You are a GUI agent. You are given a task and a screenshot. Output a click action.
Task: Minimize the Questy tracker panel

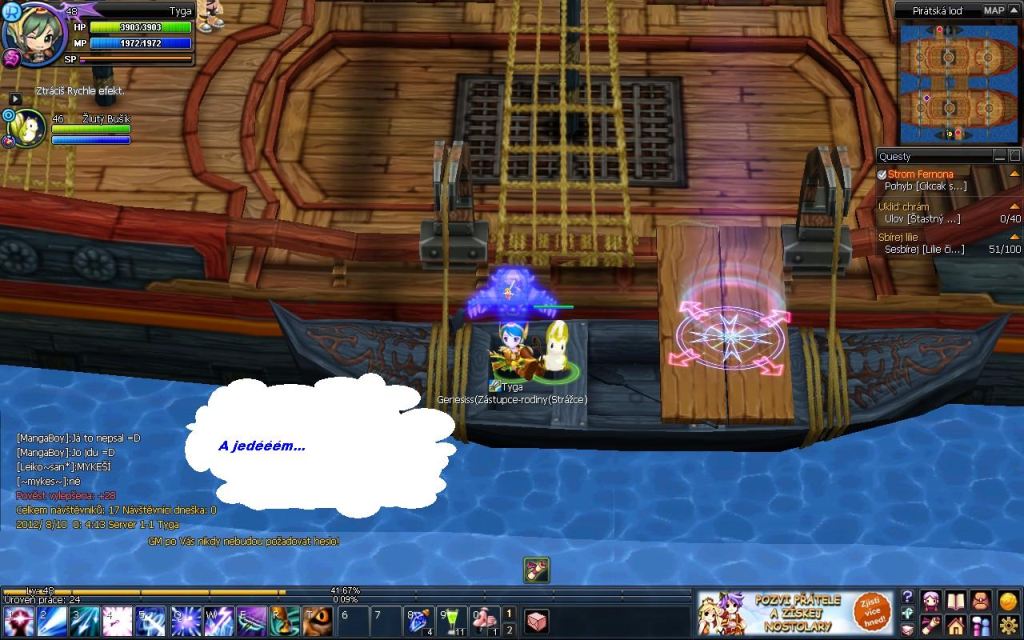(999, 156)
